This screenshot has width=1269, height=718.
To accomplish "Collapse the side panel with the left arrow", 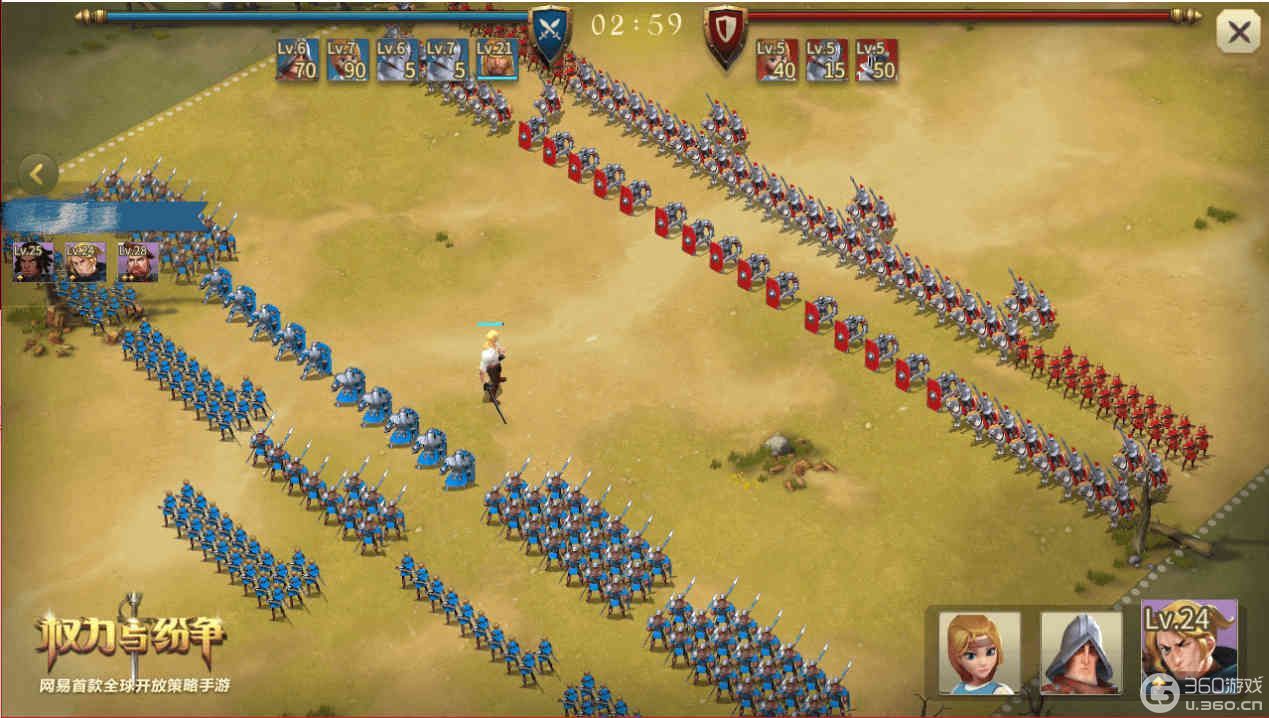I will coord(37,175).
